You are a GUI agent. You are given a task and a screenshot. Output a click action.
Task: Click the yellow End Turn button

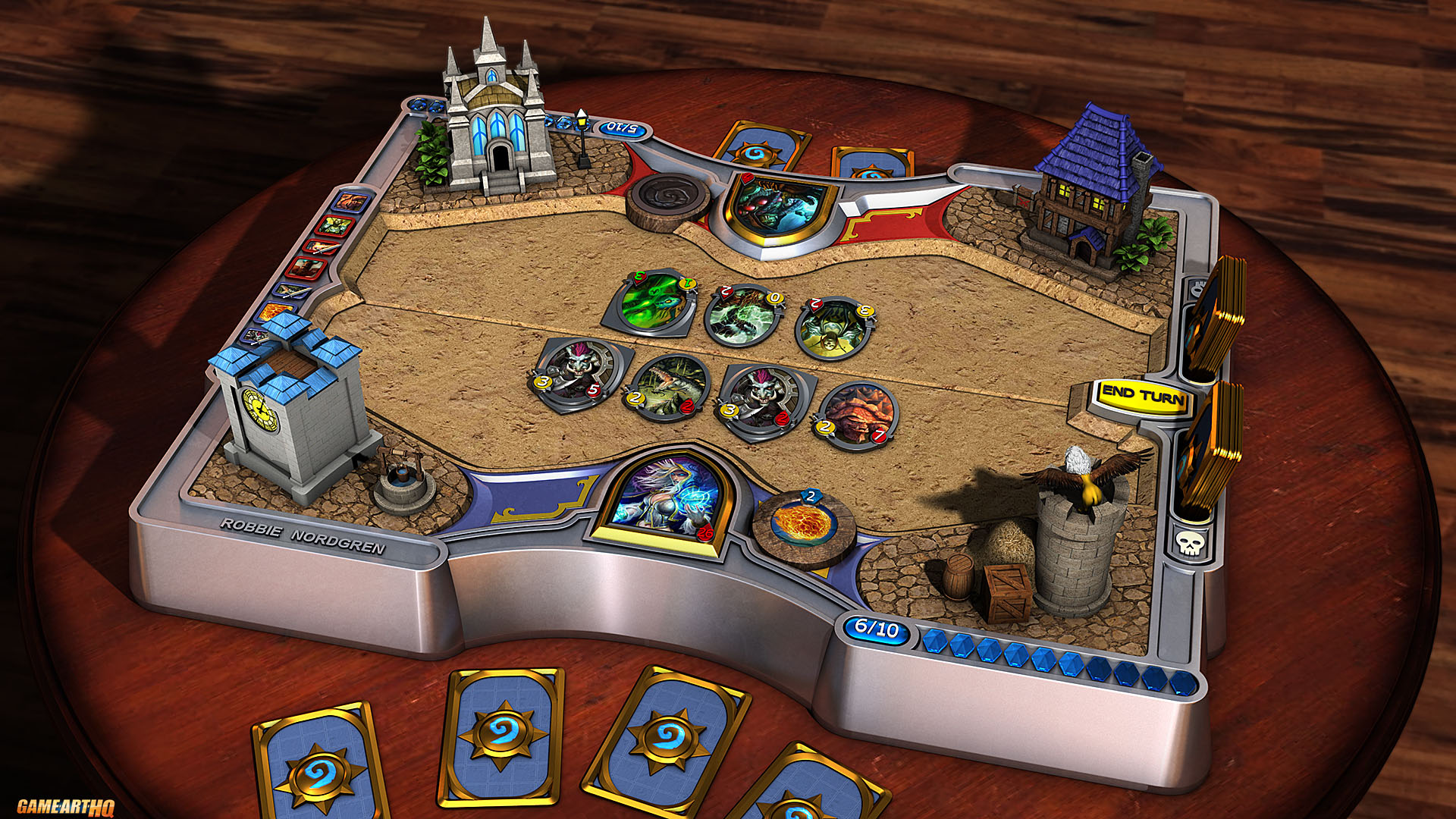(1142, 397)
